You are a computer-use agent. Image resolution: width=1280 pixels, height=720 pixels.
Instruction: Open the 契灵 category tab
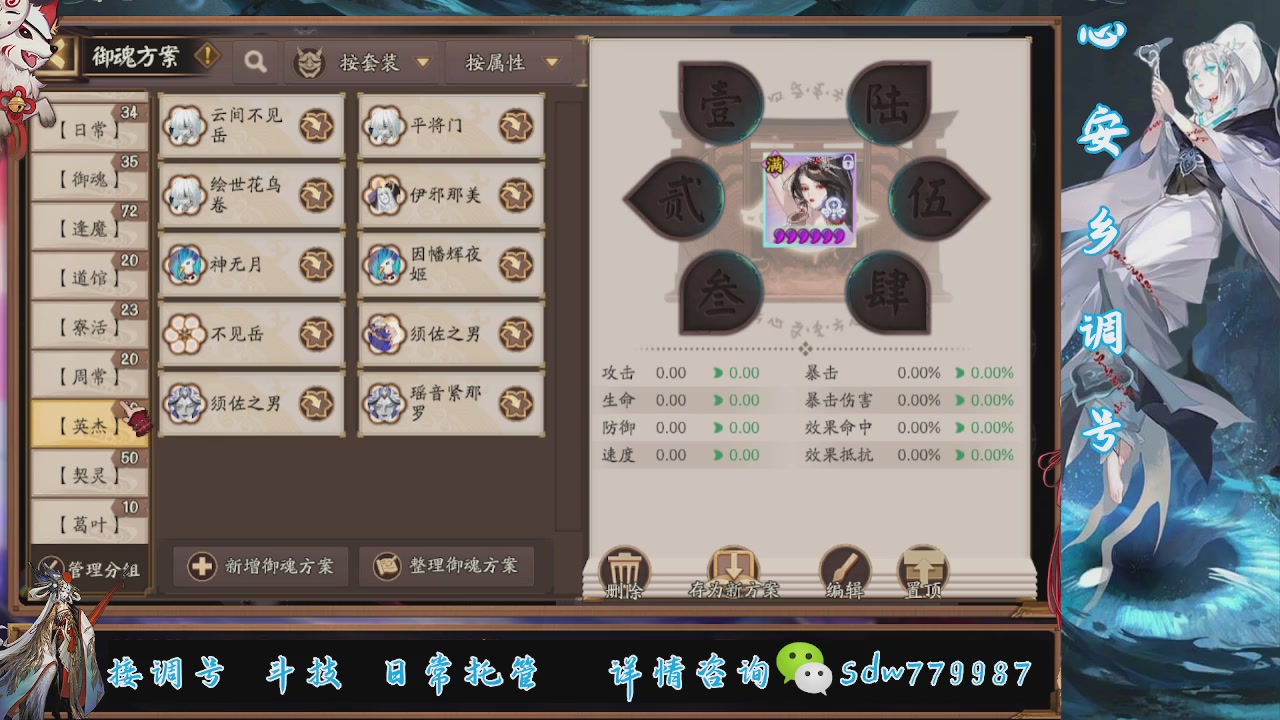88,473
